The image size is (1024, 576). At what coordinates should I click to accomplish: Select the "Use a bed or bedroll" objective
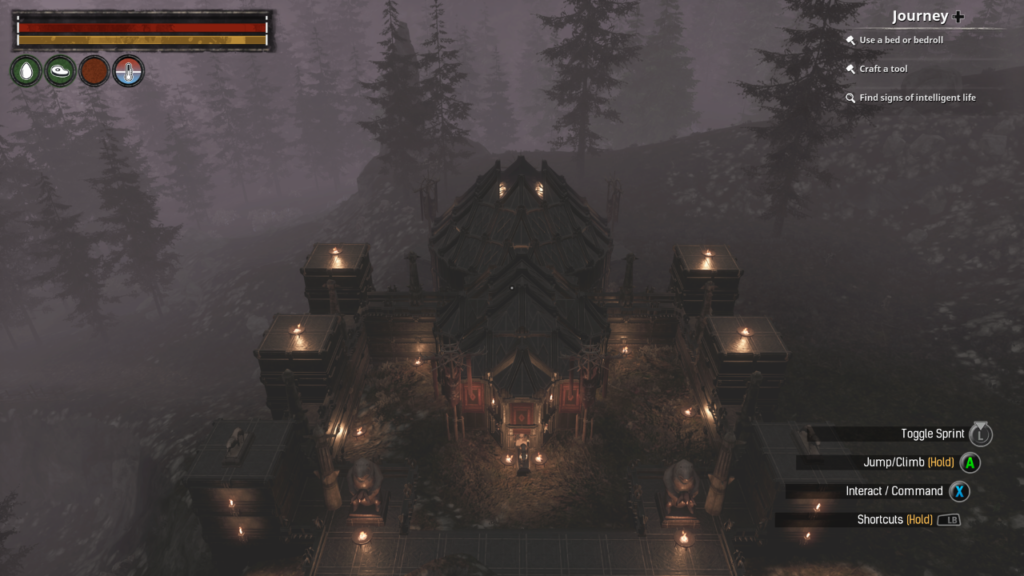901,40
